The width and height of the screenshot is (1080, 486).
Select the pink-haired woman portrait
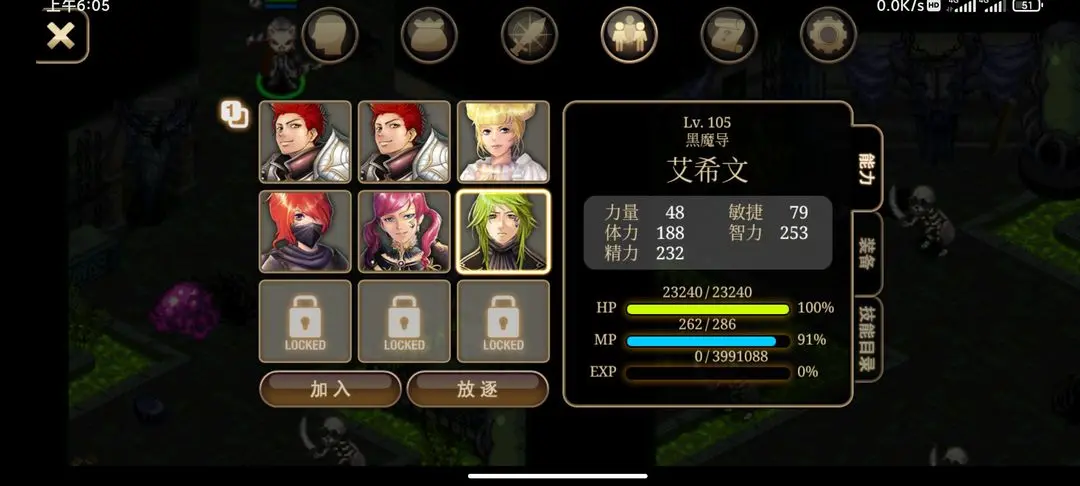(x=404, y=231)
